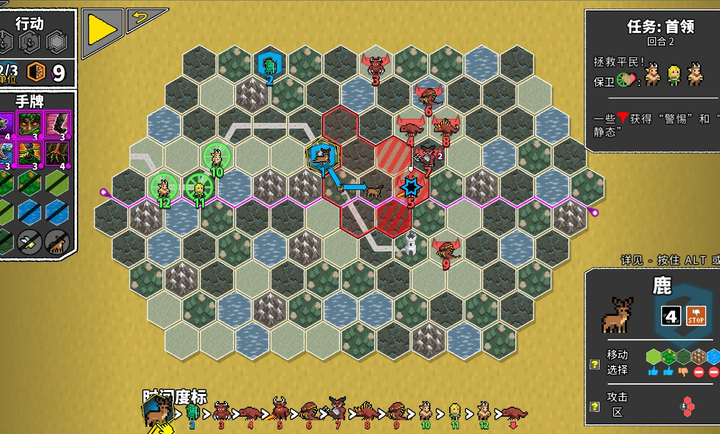Select the green-faced creature card in hand
The height and width of the screenshot is (434, 720).
[x=31, y=124]
